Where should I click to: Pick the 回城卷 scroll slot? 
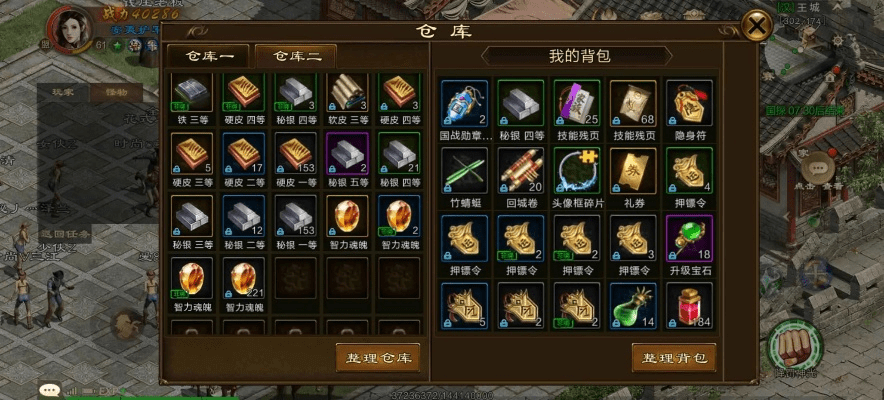point(521,172)
